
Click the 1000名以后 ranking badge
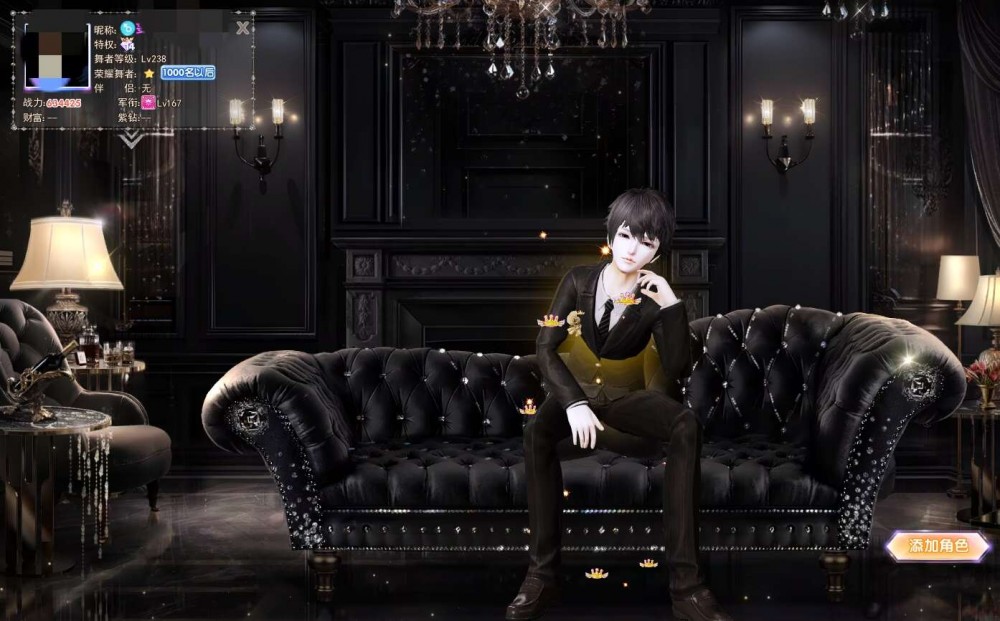pos(187,73)
